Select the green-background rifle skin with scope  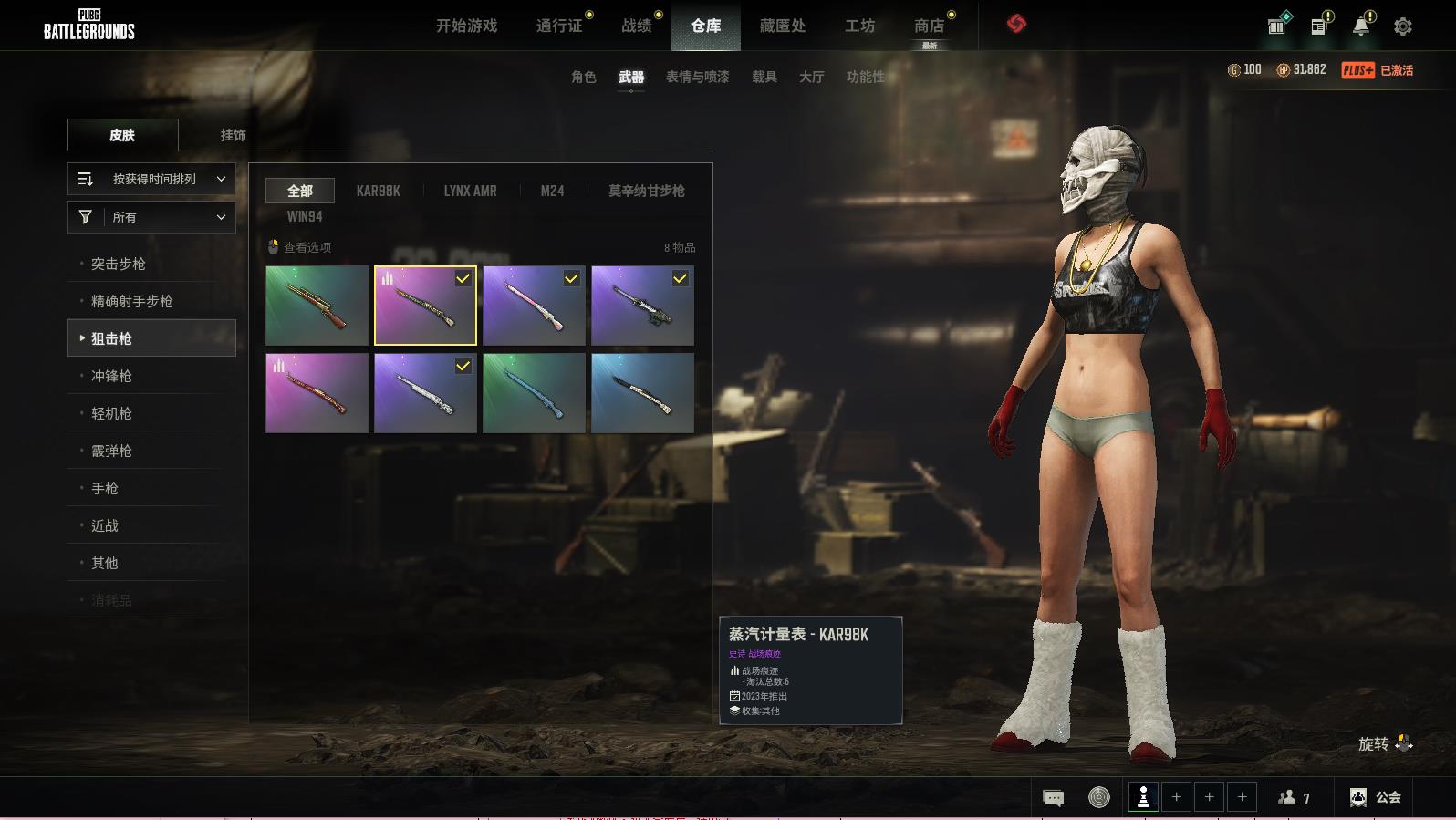coord(317,306)
